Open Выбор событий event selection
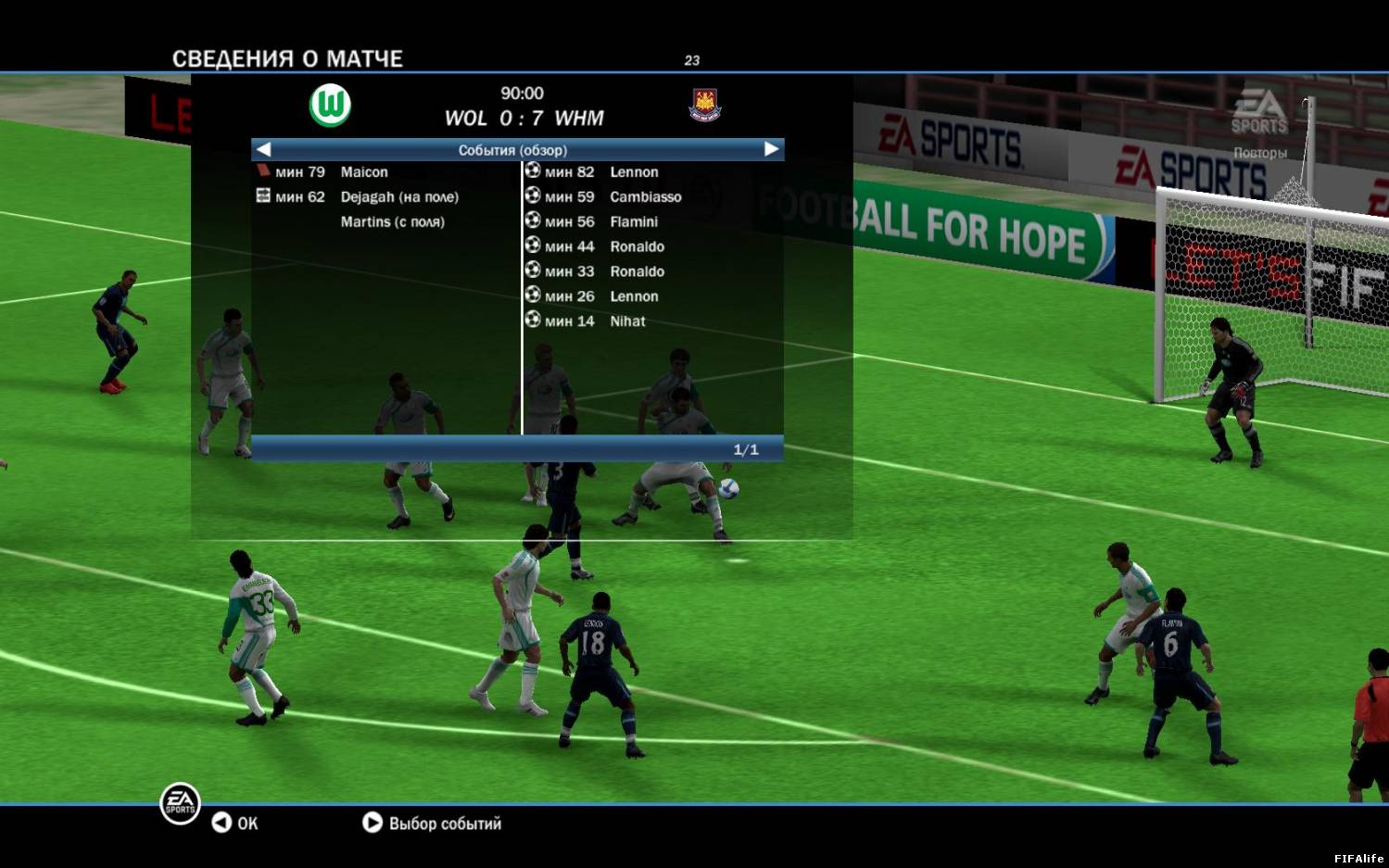 433,824
